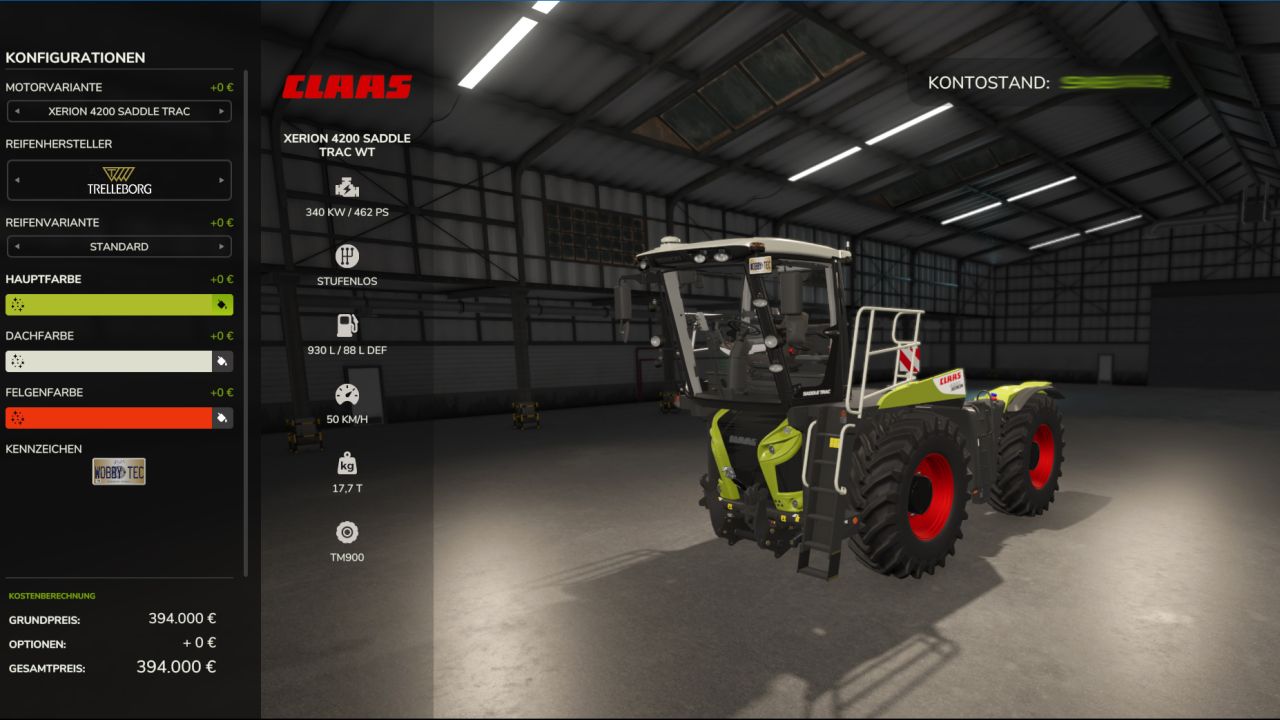The width and height of the screenshot is (1280, 720).
Task: Select the green Hauptfarbe color swatch
Action: 105,304
